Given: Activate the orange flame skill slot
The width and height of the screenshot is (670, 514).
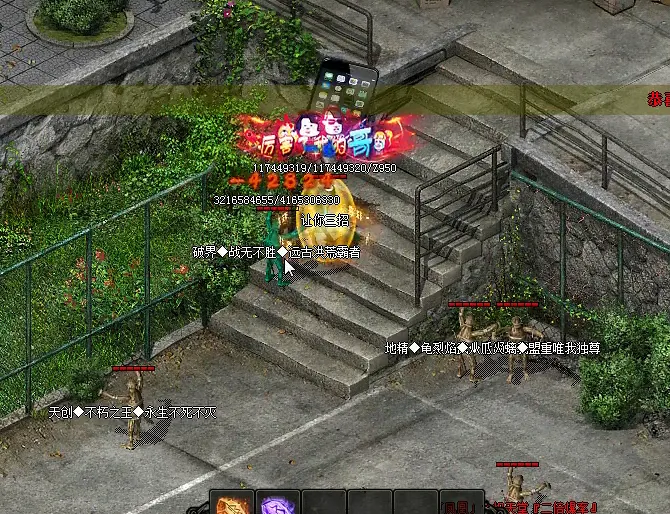Looking at the screenshot, I should click(x=232, y=503).
